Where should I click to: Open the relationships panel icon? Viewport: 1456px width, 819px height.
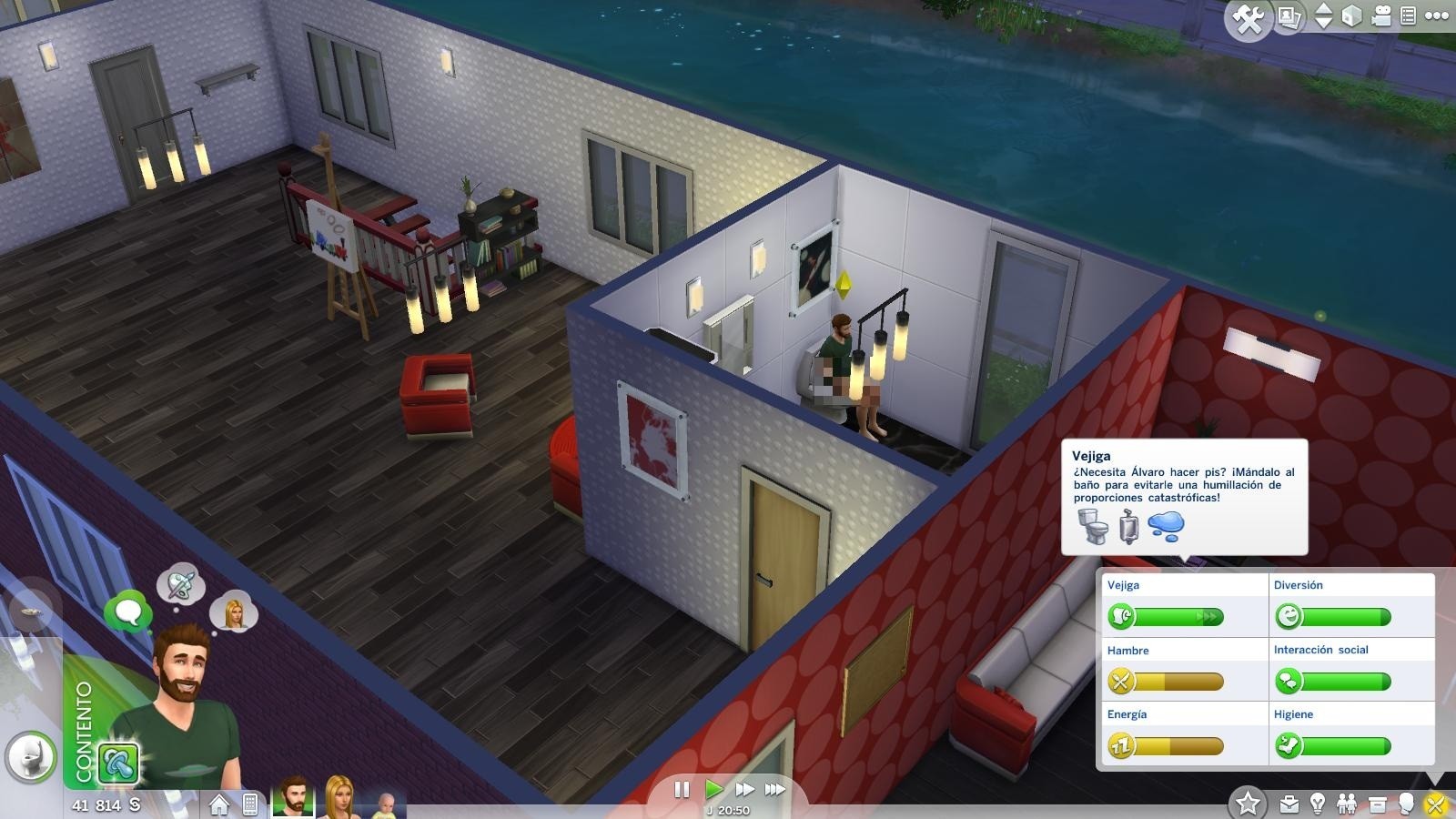[1346, 803]
